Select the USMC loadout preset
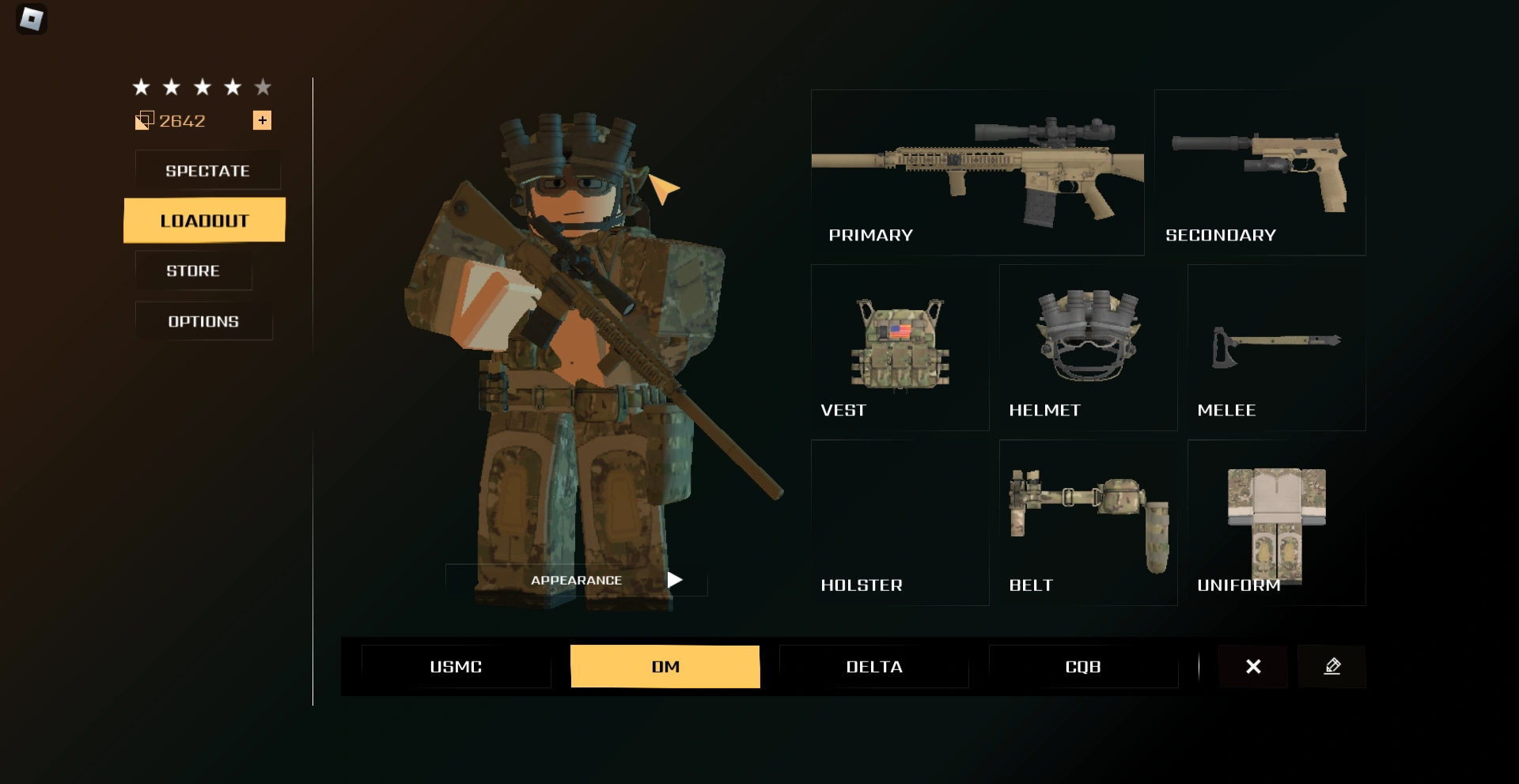 456,666
